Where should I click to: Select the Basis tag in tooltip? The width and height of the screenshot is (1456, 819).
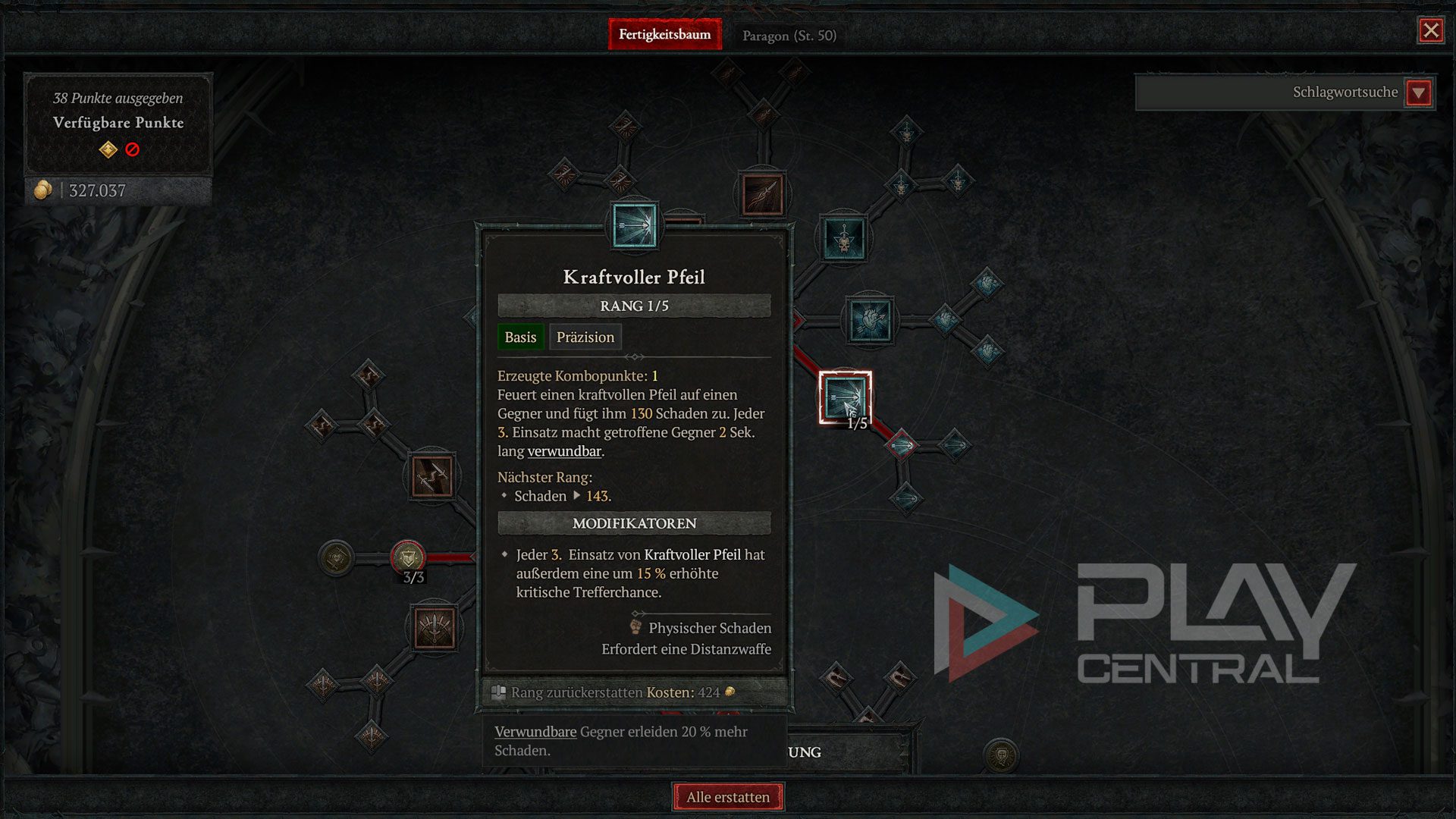coord(520,337)
